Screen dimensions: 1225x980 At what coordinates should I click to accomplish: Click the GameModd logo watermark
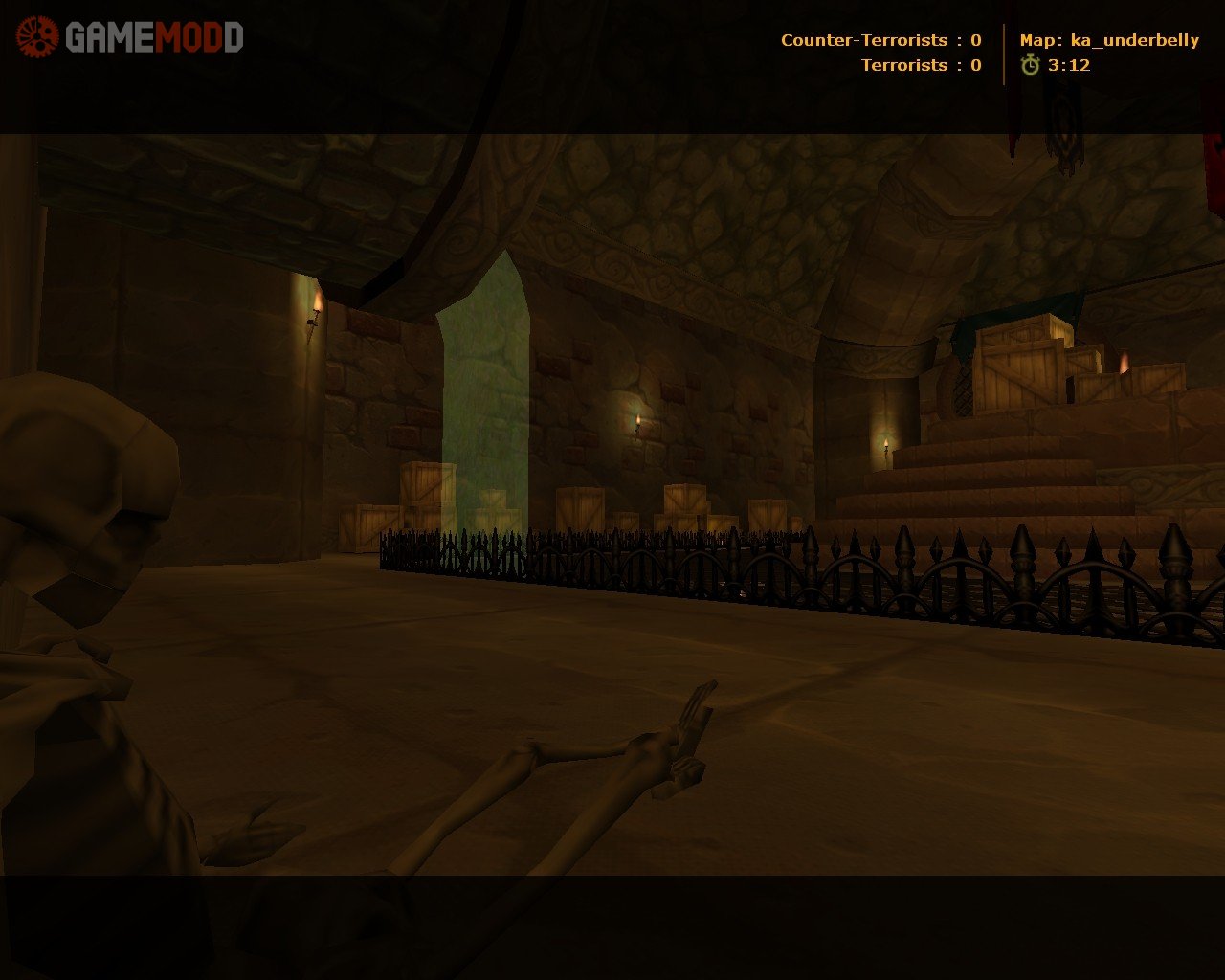click(x=130, y=37)
